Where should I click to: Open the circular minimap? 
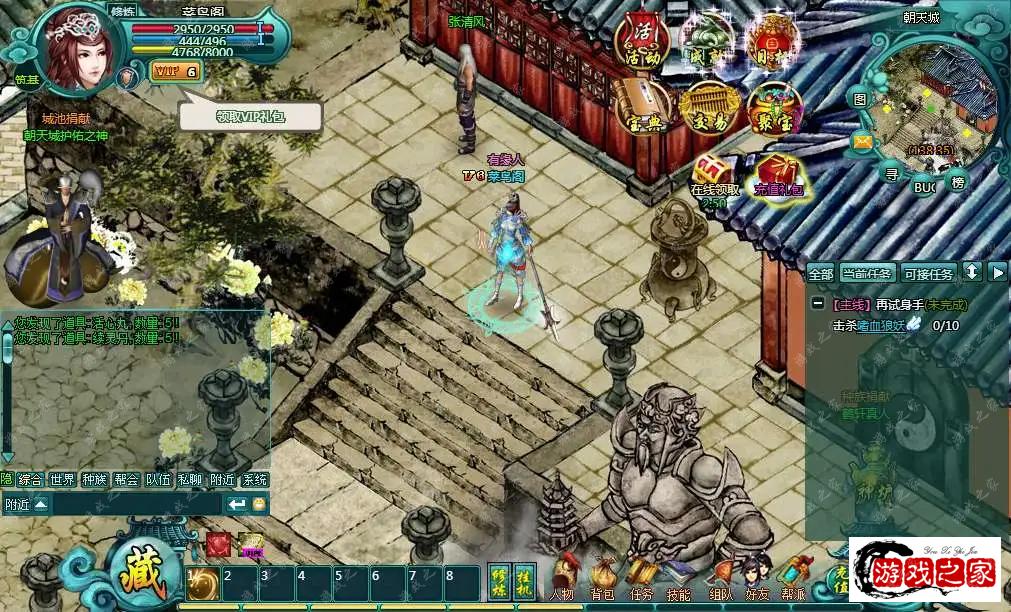pyautogui.click(x=932, y=103)
